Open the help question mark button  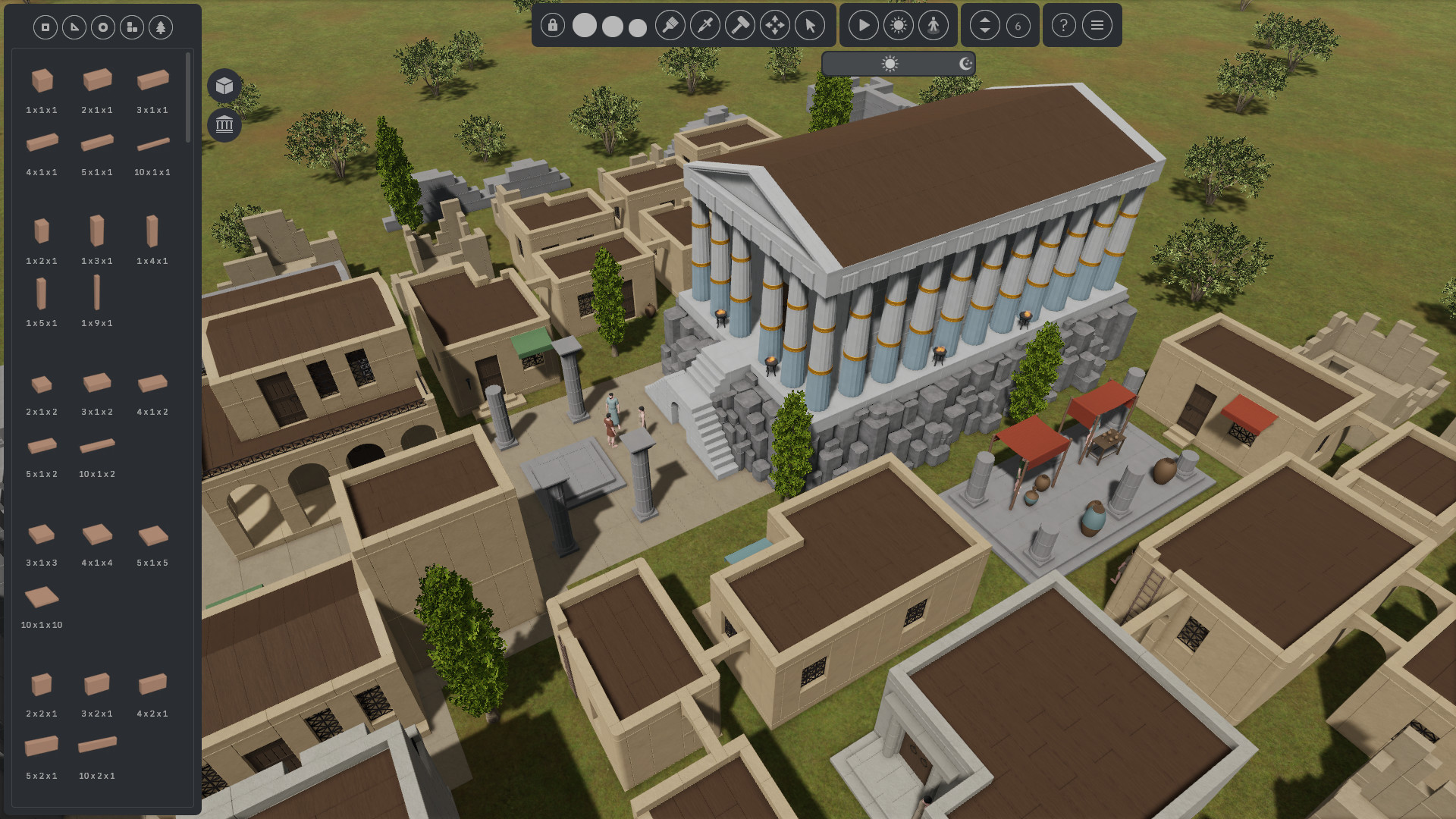[1062, 25]
